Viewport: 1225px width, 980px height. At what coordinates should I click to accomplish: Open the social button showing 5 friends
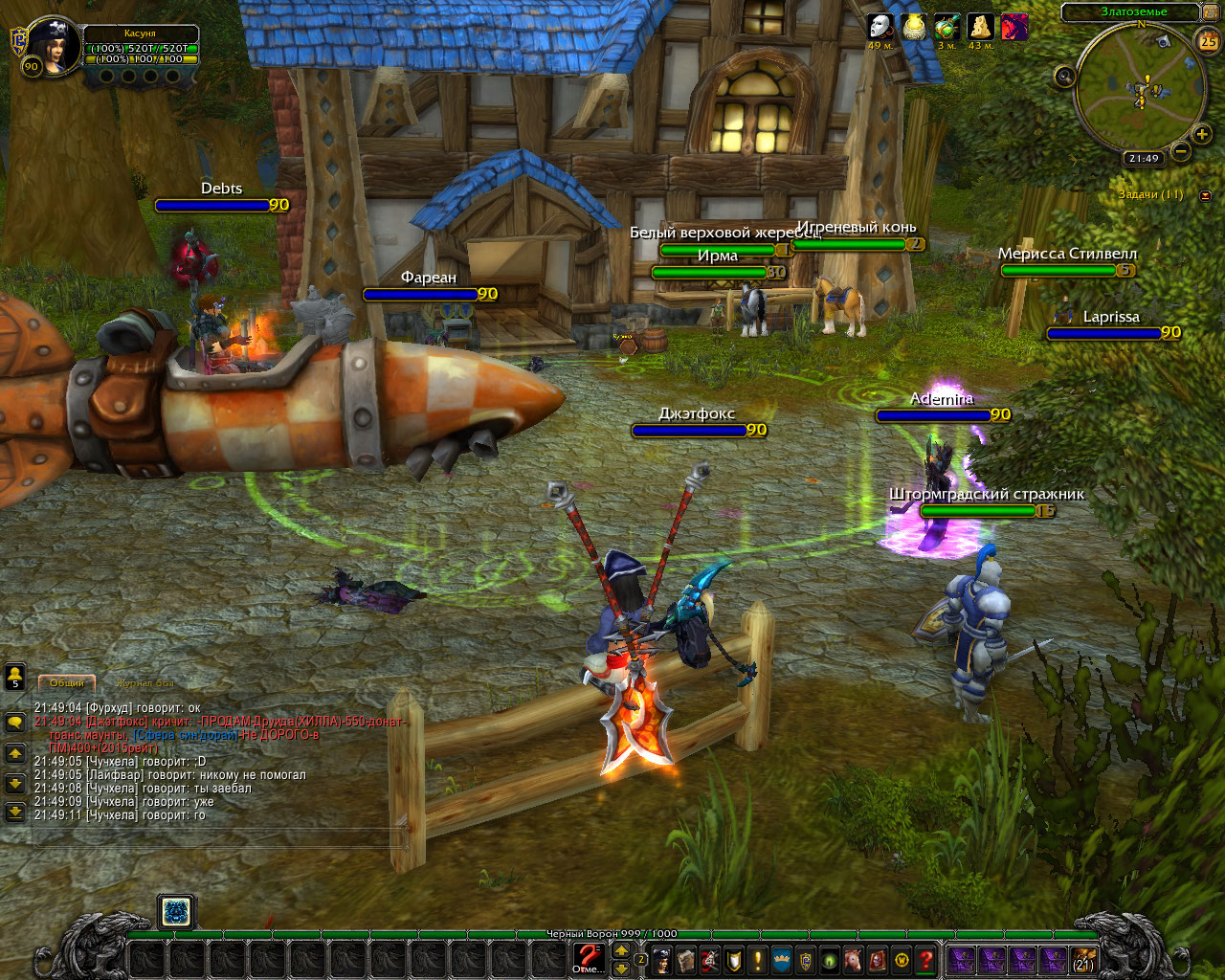[x=15, y=678]
